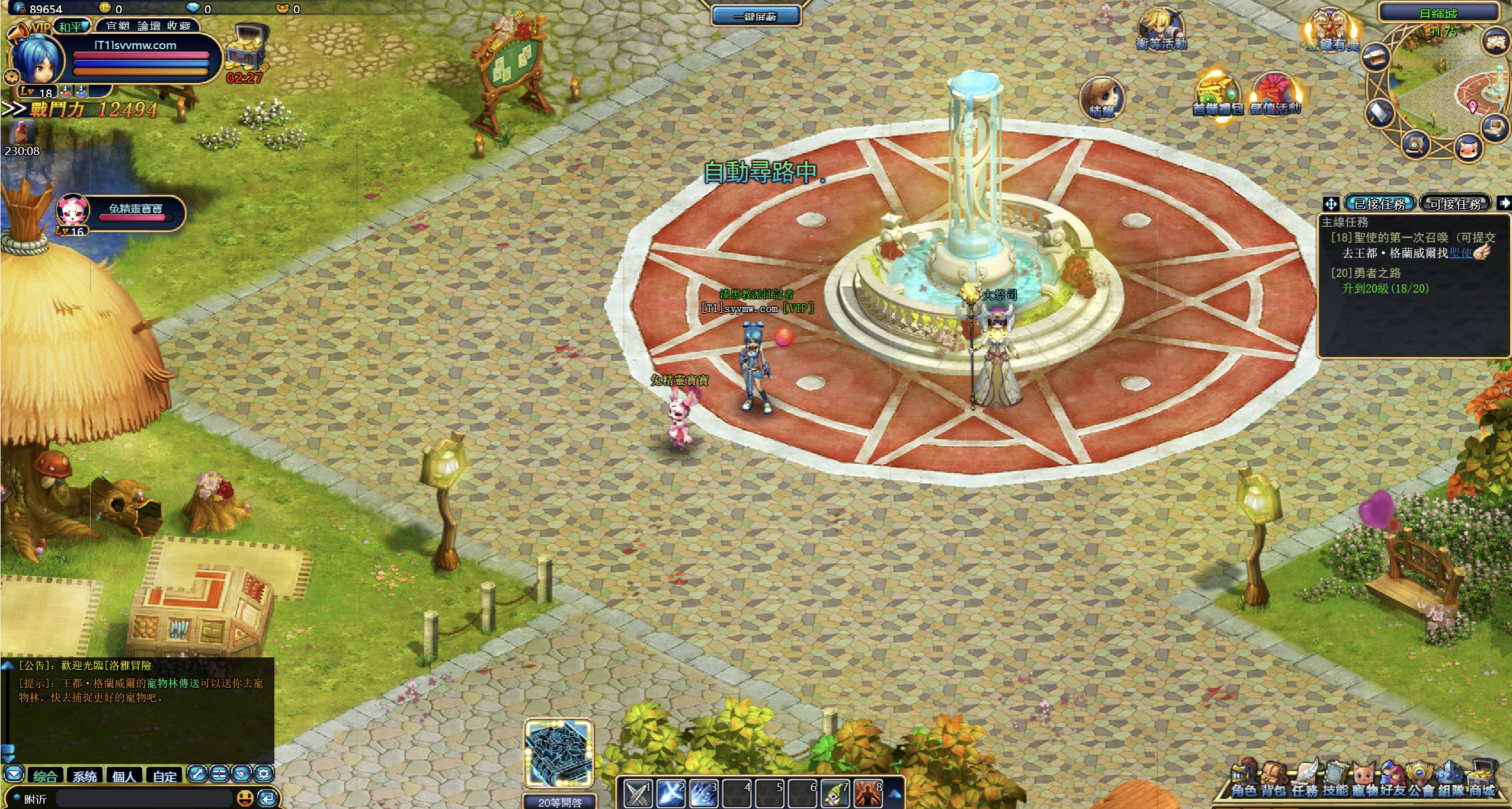Open the 衝等活動 leveling event icon

tap(1161, 30)
